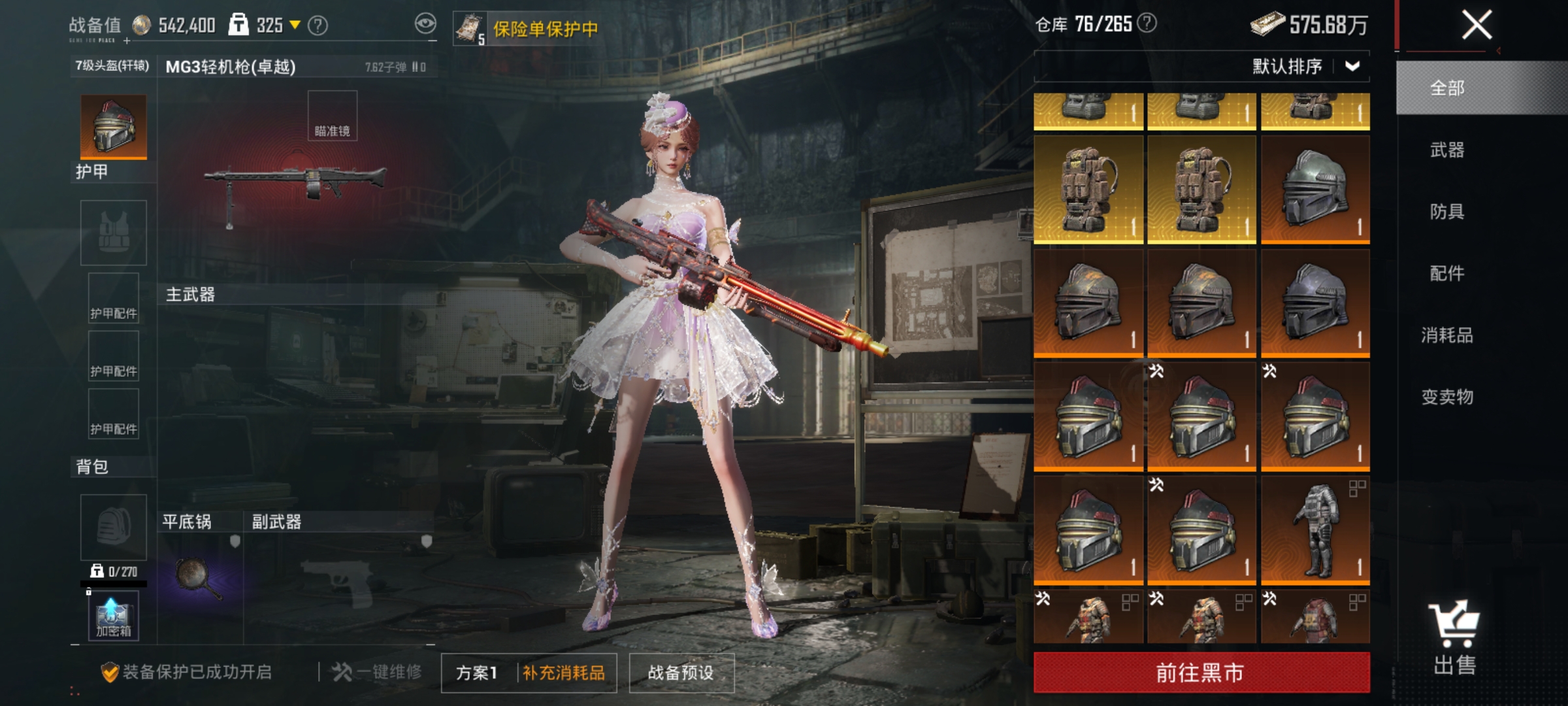The image size is (1568, 706).
Task: Open the 默认排序 sort dropdown
Action: [1333, 65]
